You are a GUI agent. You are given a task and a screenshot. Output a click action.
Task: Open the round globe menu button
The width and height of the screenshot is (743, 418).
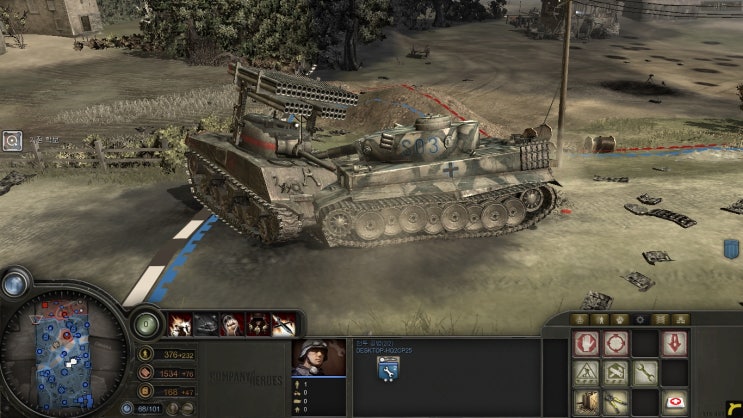14,285
